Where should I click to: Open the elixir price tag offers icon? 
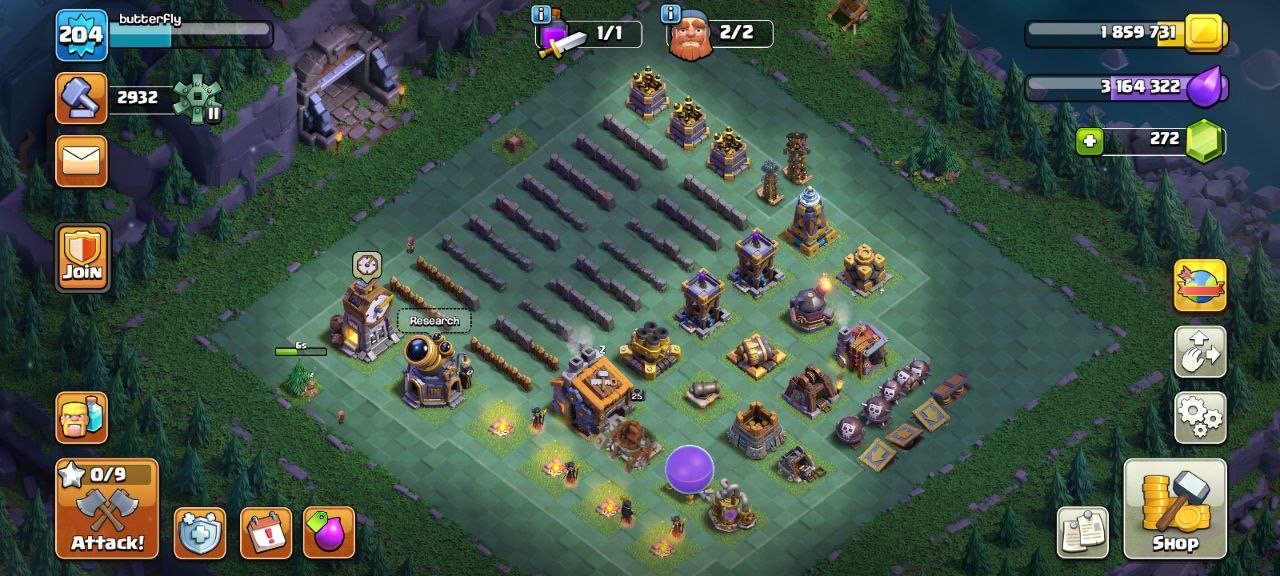tap(329, 532)
